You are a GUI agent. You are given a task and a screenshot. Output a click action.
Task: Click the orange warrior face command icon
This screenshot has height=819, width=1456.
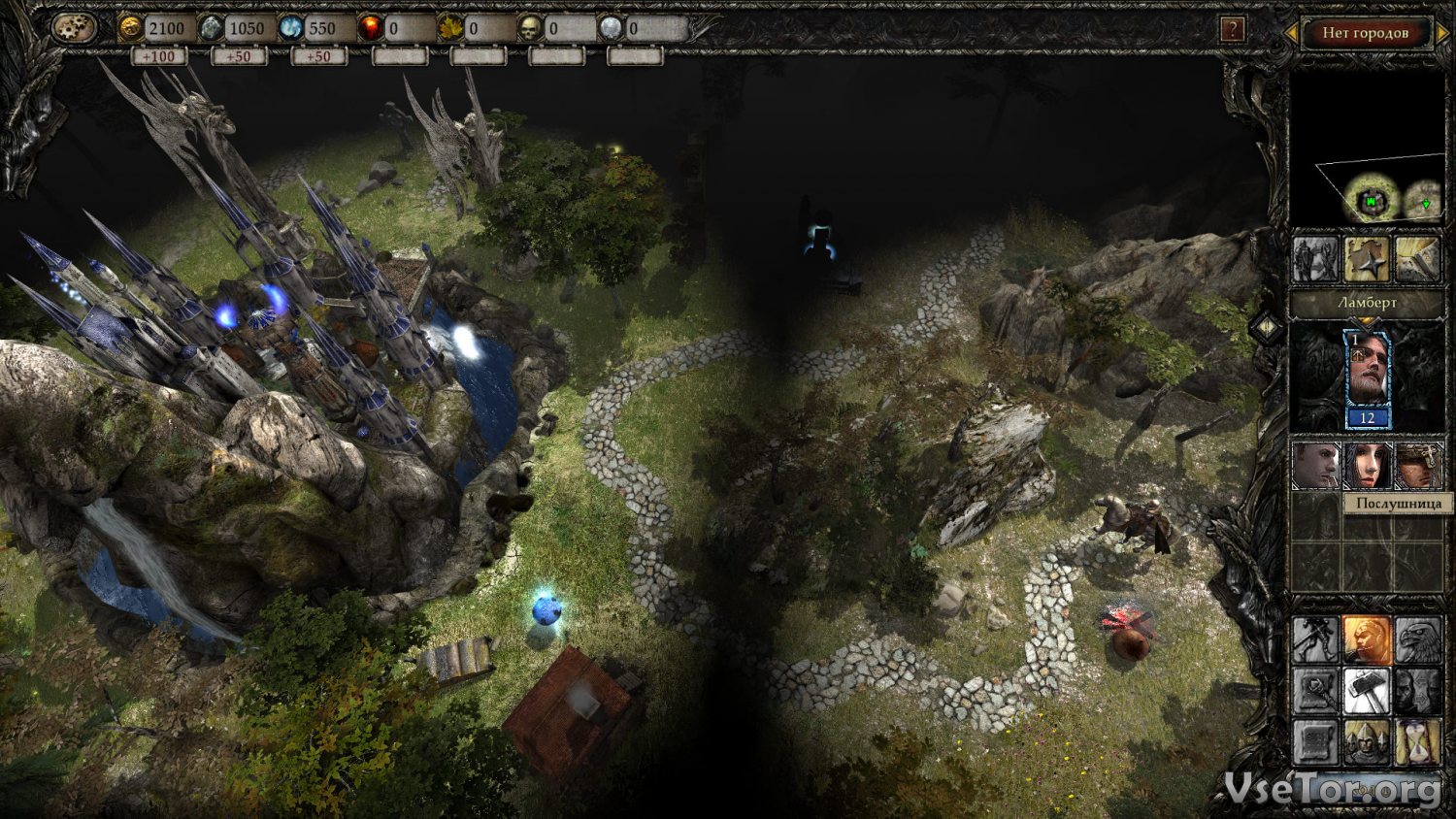[1367, 639]
